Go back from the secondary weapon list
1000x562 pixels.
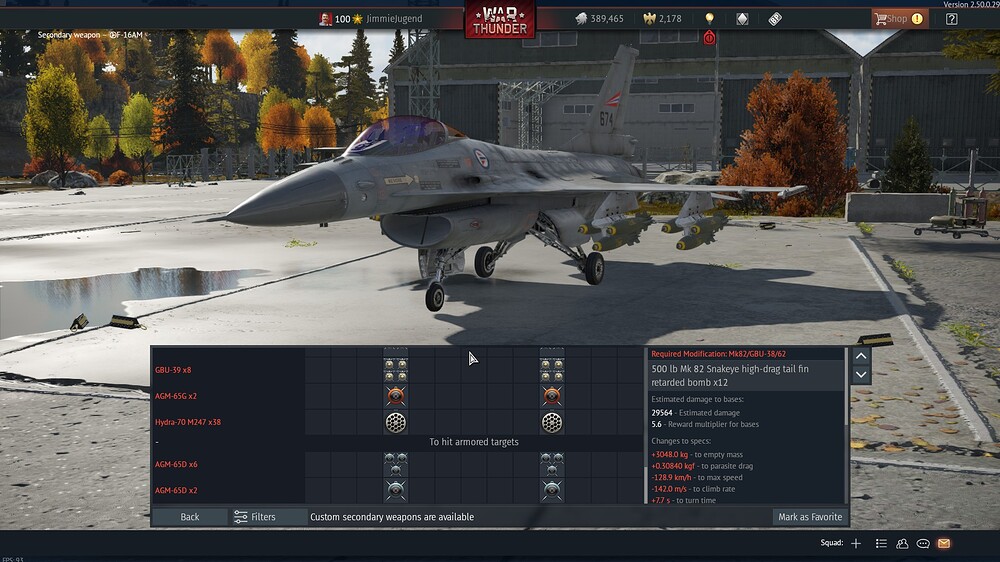(190, 517)
